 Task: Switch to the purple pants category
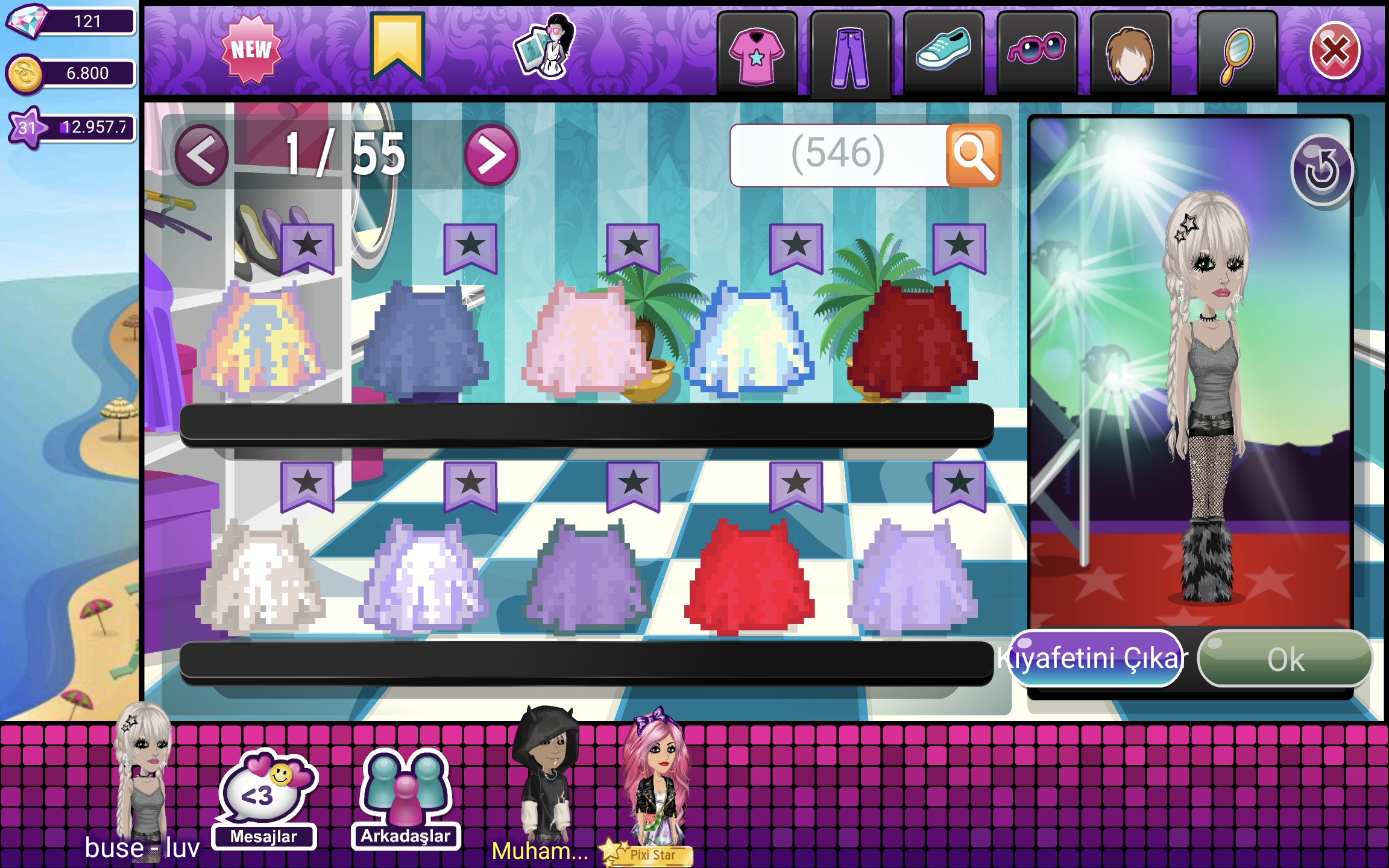(x=849, y=55)
